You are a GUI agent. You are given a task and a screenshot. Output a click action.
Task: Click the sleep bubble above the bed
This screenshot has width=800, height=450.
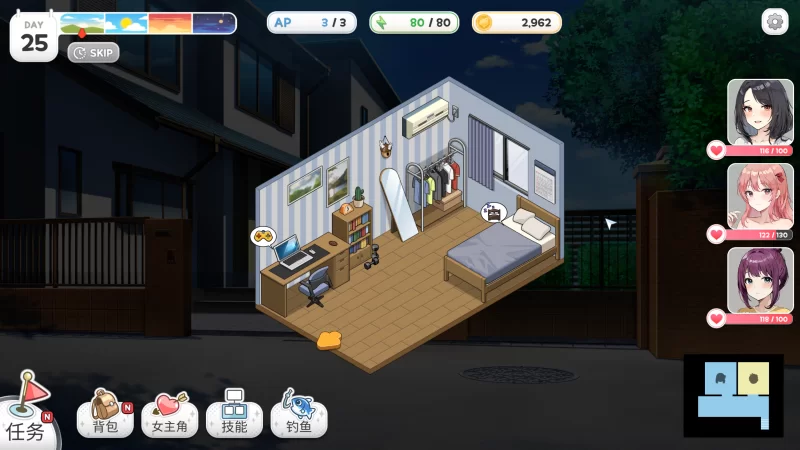pos(492,211)
